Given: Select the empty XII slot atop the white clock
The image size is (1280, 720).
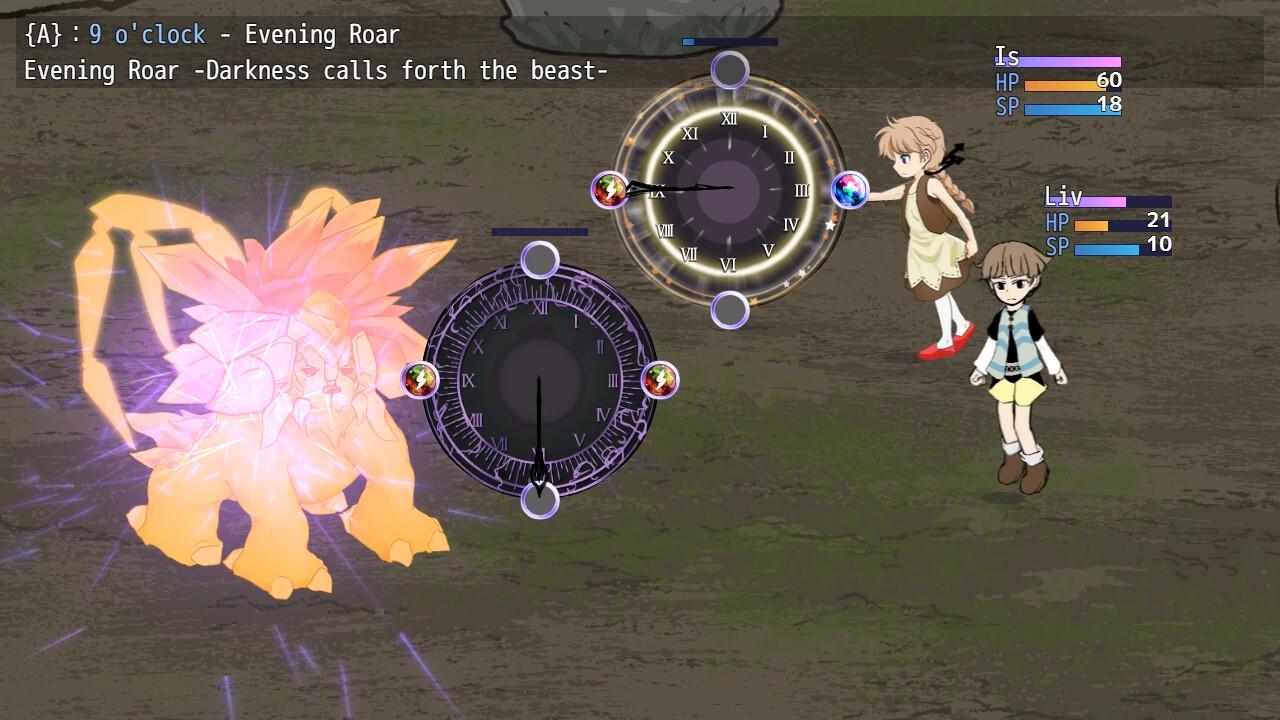Looking at the screenshot, I should coord(730,70).
